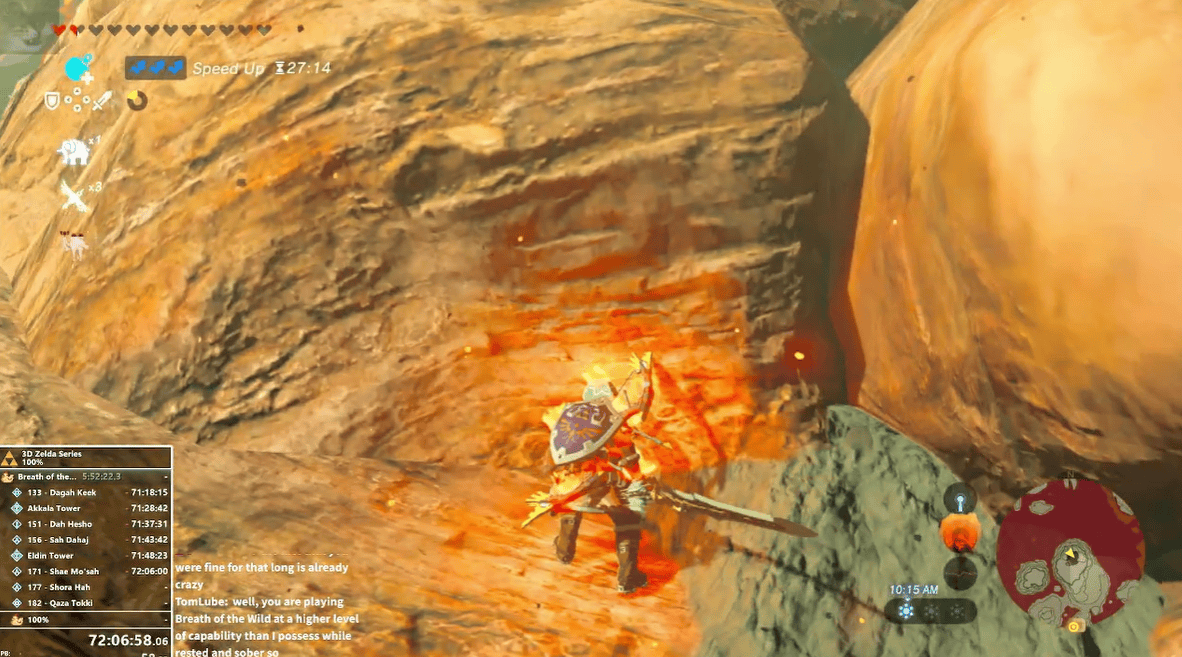This screenshot has height=657, width=1182.
Task: Click the sword quick-select icon
Action: pos(103,101)
